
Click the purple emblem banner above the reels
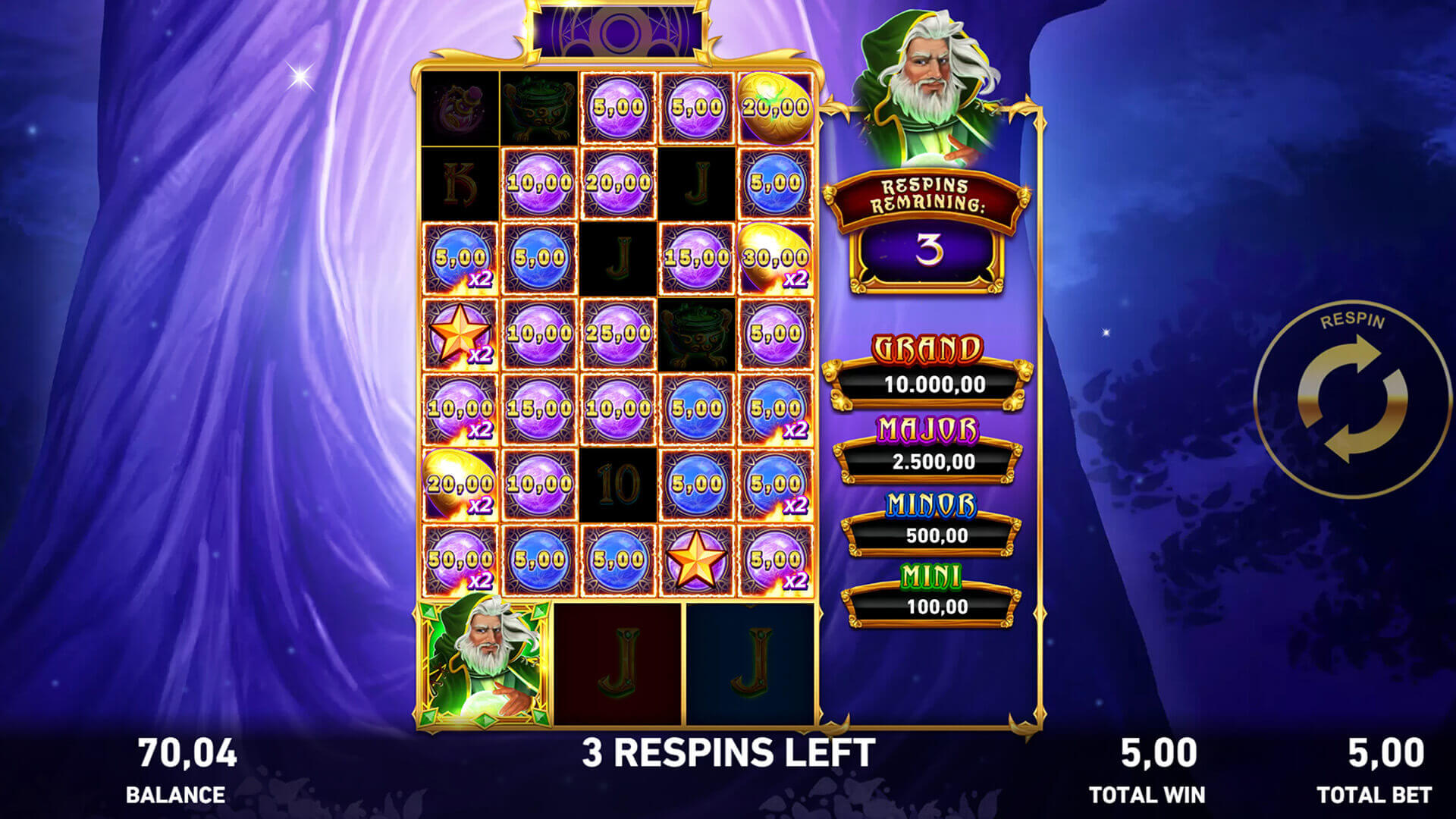click(618, 30)
